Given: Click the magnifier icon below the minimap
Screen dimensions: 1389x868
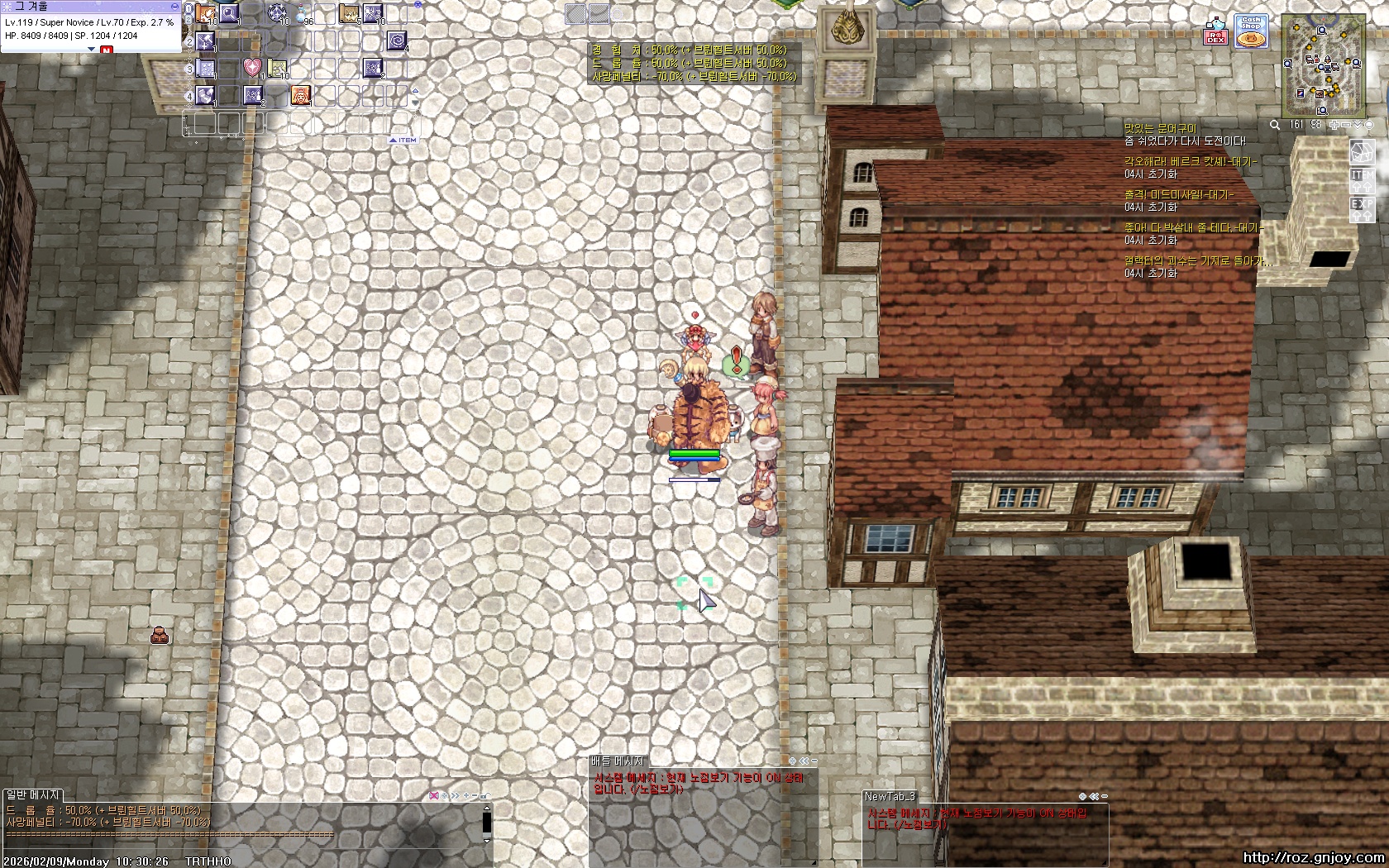Looking at the screenshot, I should pyautogui.click(x=1275, y=125).
